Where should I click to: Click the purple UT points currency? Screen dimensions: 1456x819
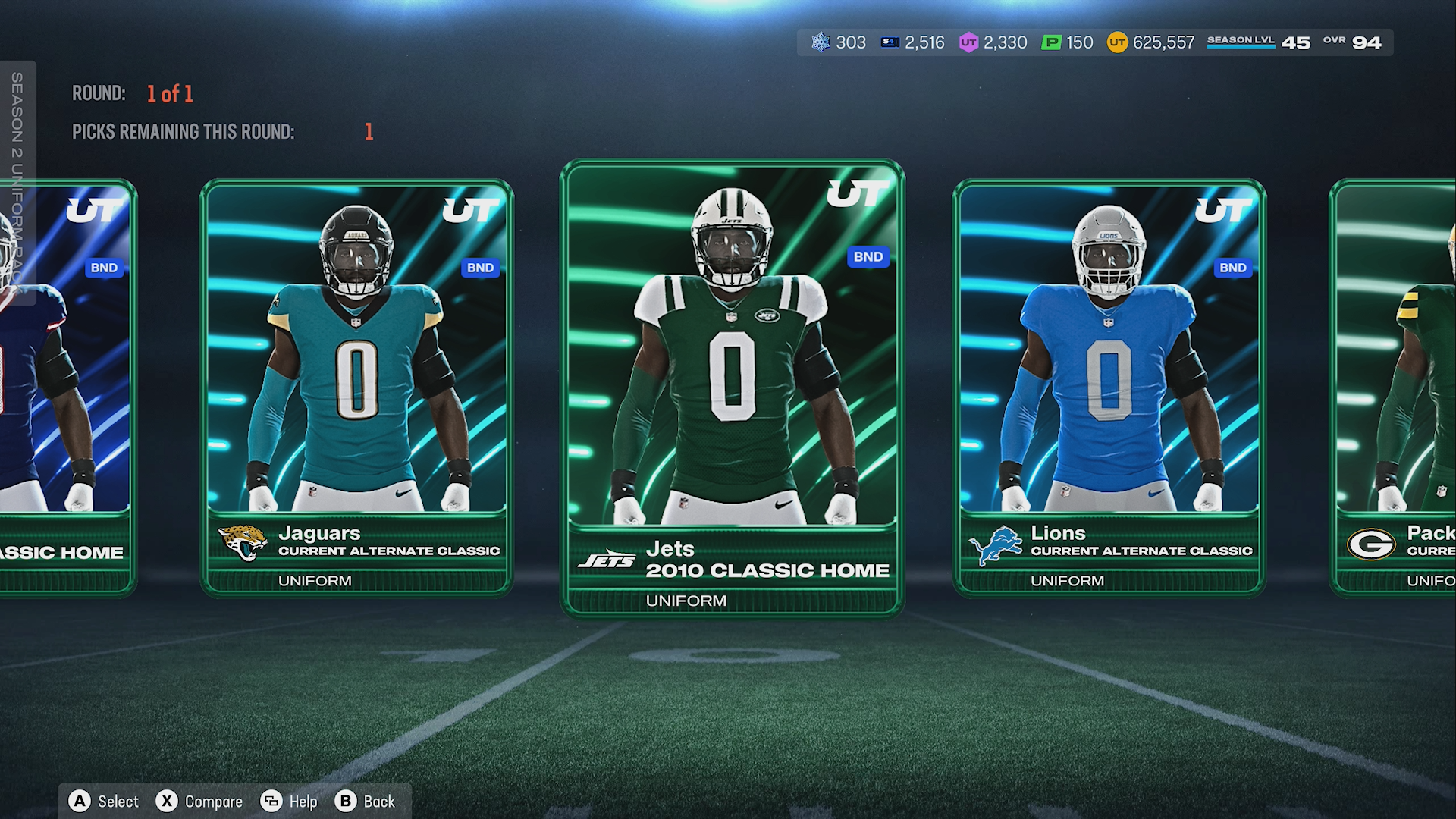point(993,42)
